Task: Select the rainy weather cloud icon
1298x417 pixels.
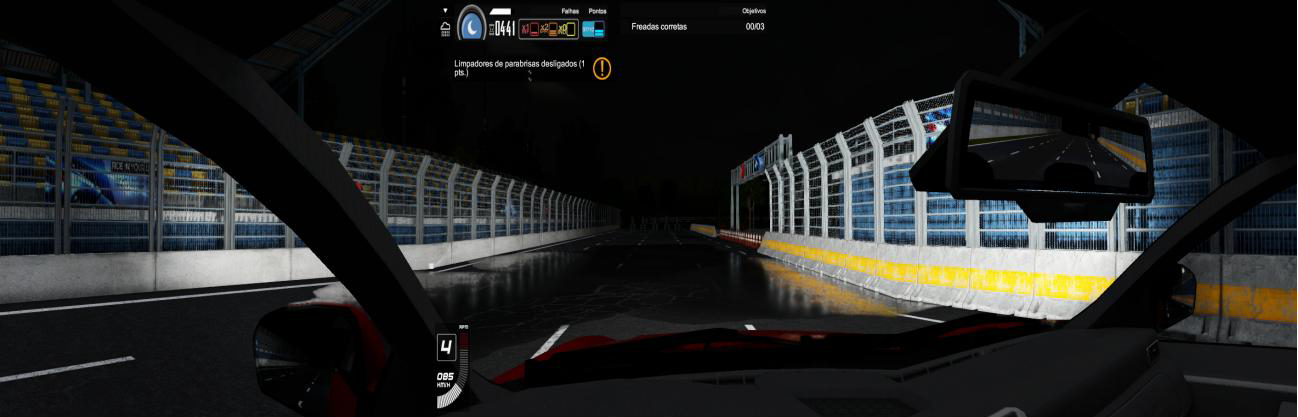Action: (445, 29)
